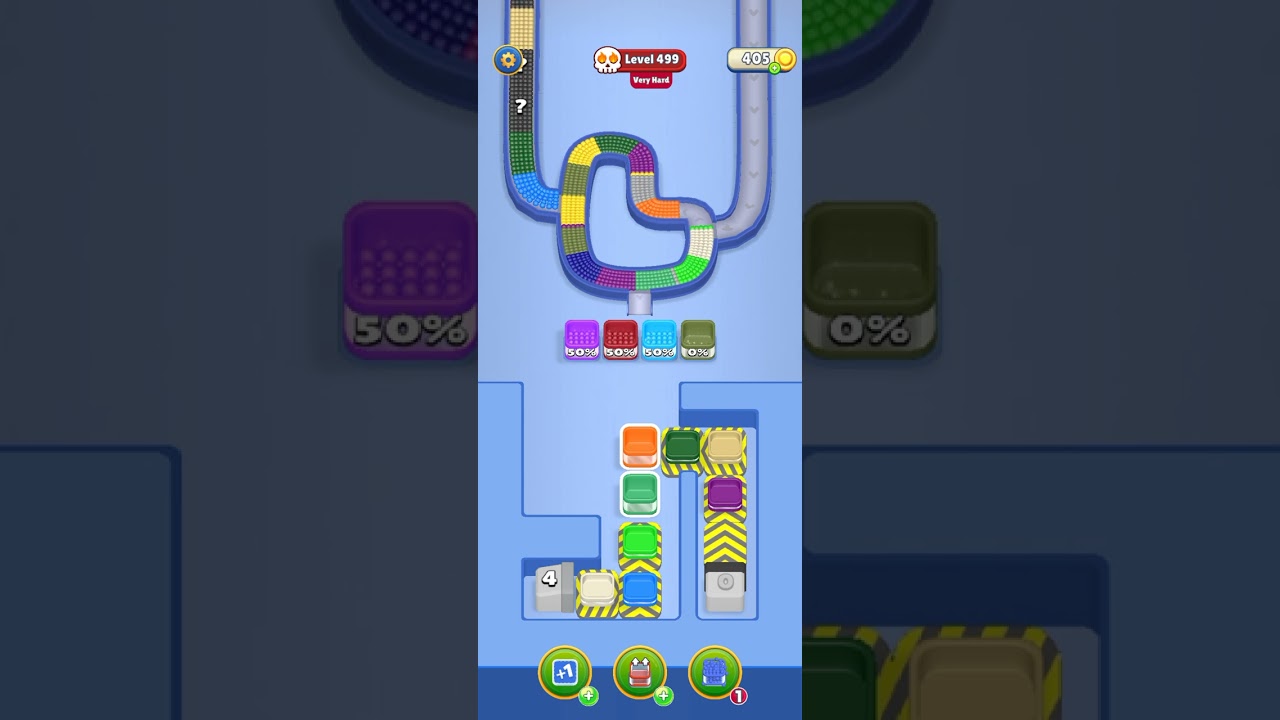1280x720 pixels.
Task: Select the orange block on the board
Action: tap(639, 447)
